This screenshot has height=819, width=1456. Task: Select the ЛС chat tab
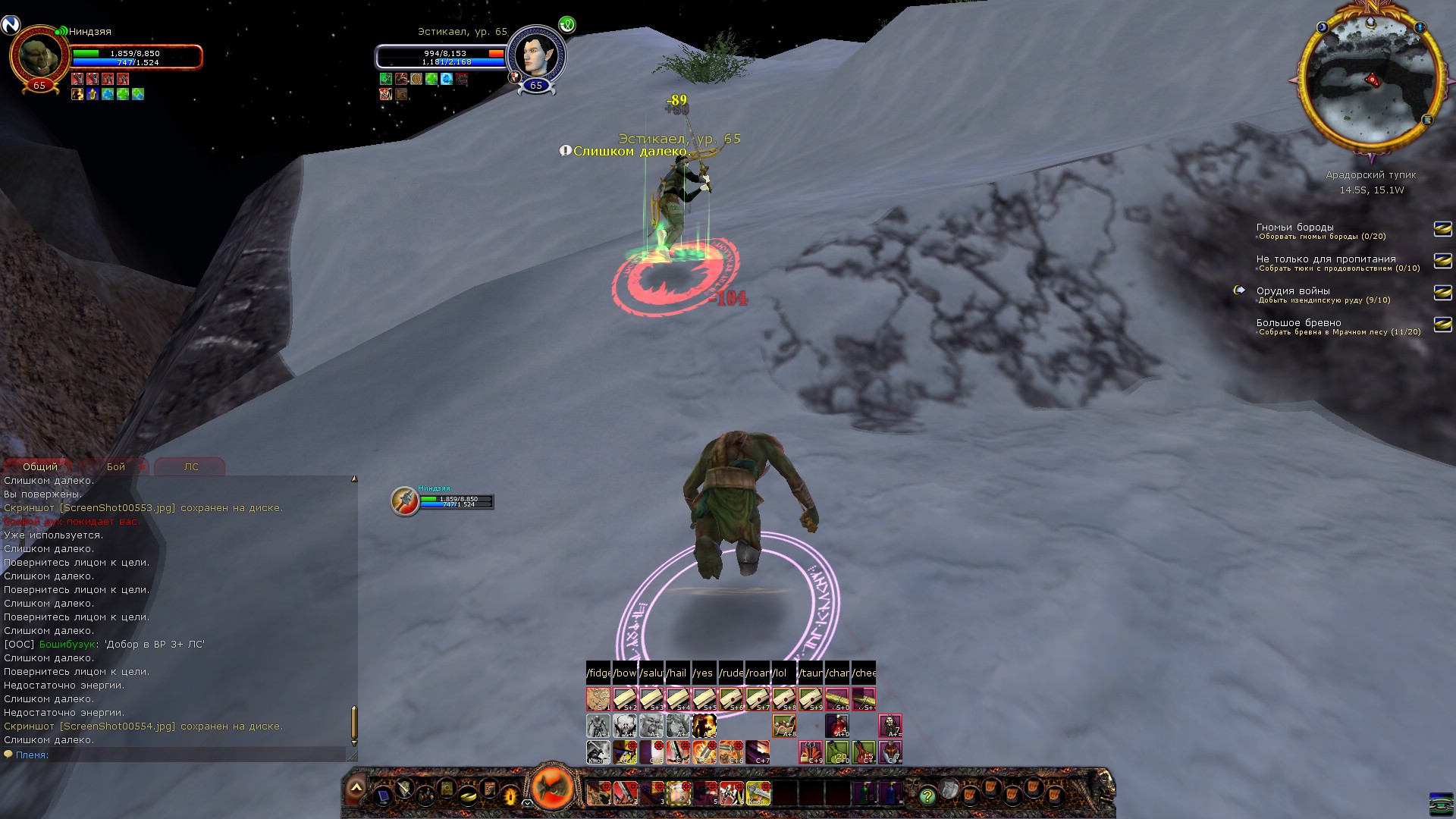190,466
